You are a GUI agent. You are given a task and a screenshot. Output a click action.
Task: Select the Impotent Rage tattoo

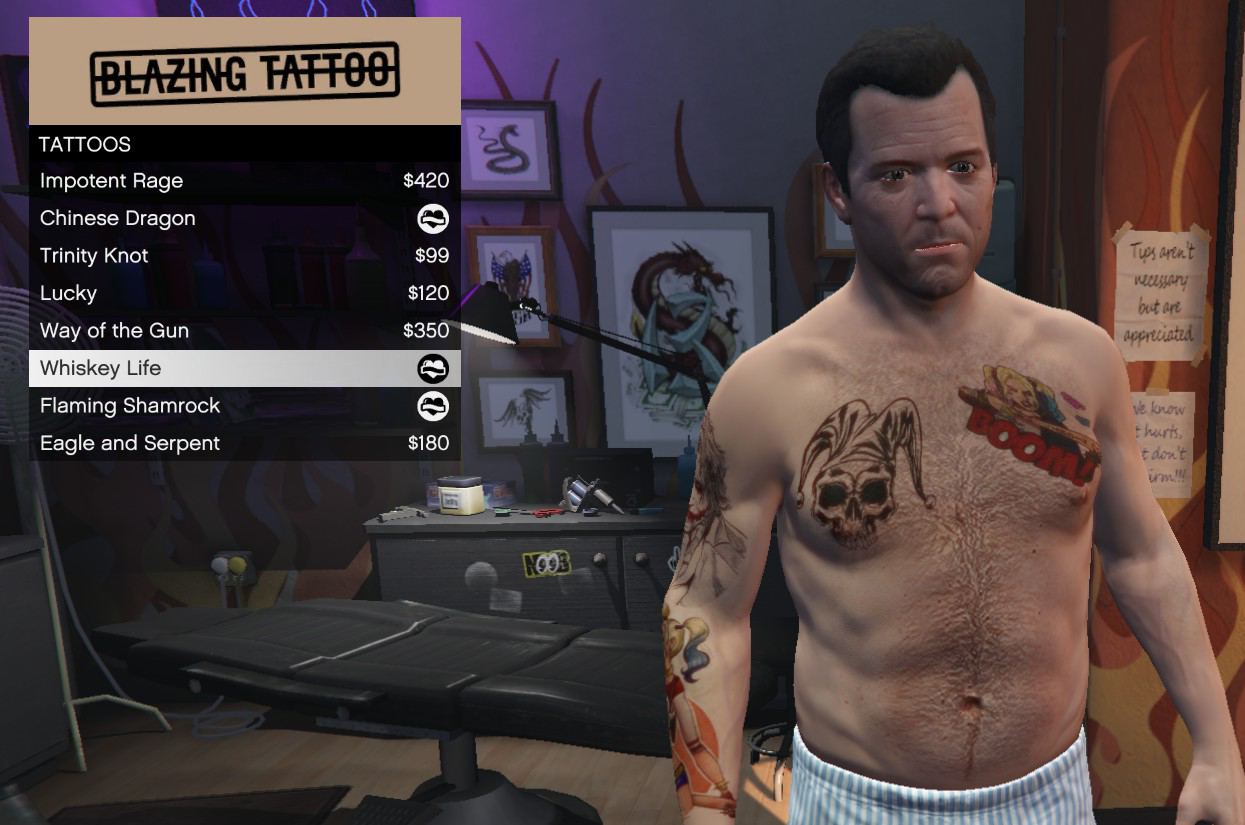(x=244, y=181)
